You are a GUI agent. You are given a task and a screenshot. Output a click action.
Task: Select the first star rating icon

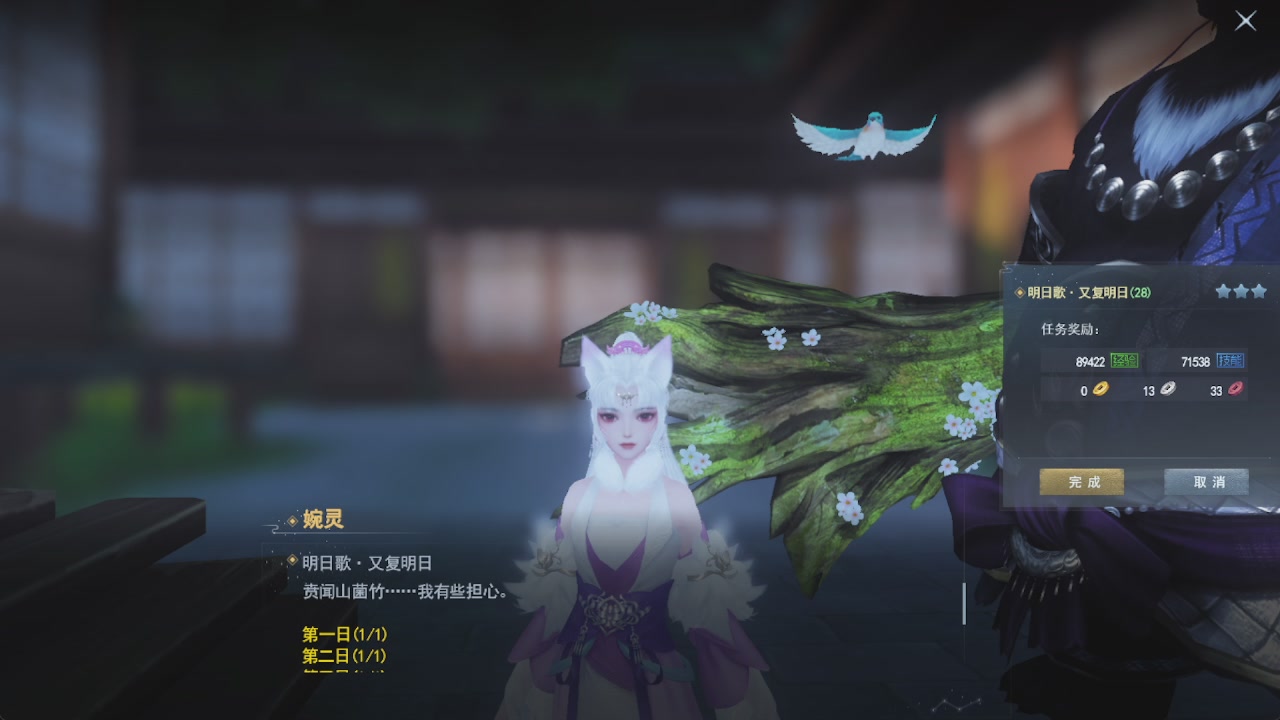coord(1224,292)
